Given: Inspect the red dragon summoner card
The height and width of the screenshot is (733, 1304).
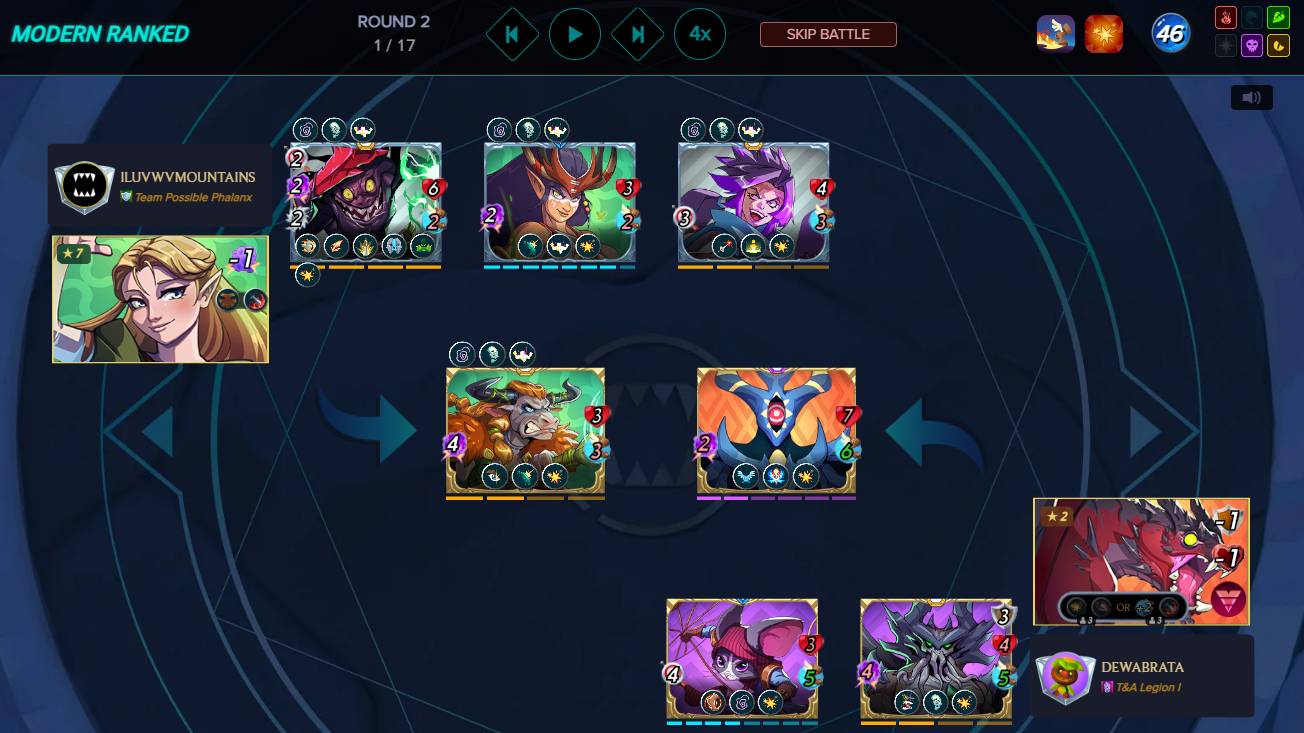Looking at the screenshot, I should point(1141,561).
